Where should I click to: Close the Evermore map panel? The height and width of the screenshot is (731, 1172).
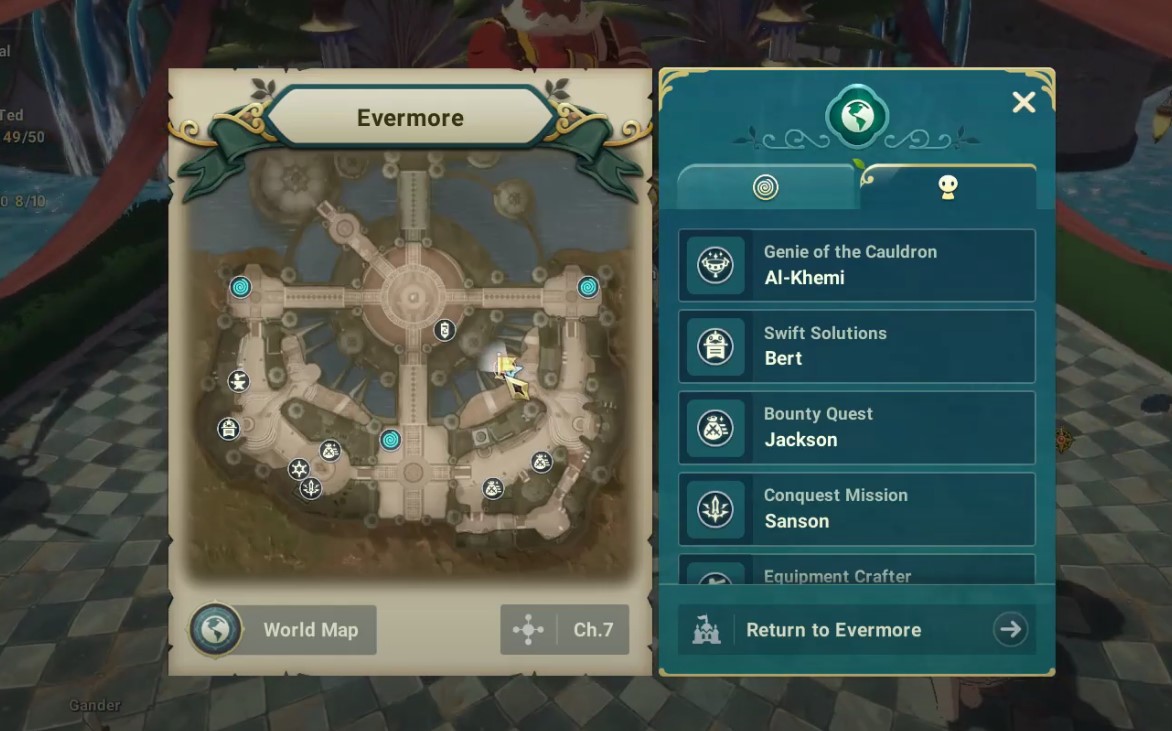[x=1023, y=102]
